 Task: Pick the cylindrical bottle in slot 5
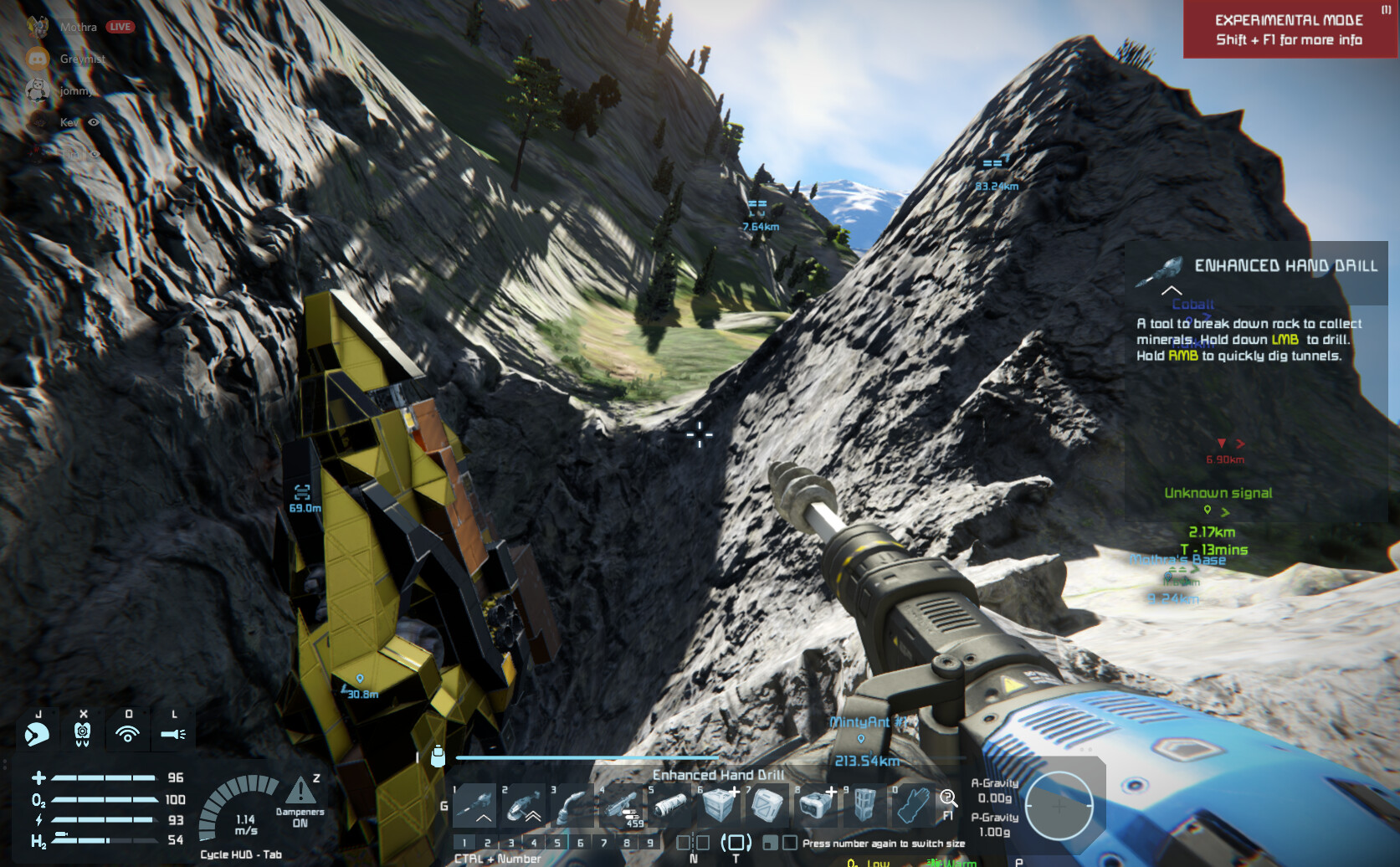pyautogui.click(x=670, y=806)
